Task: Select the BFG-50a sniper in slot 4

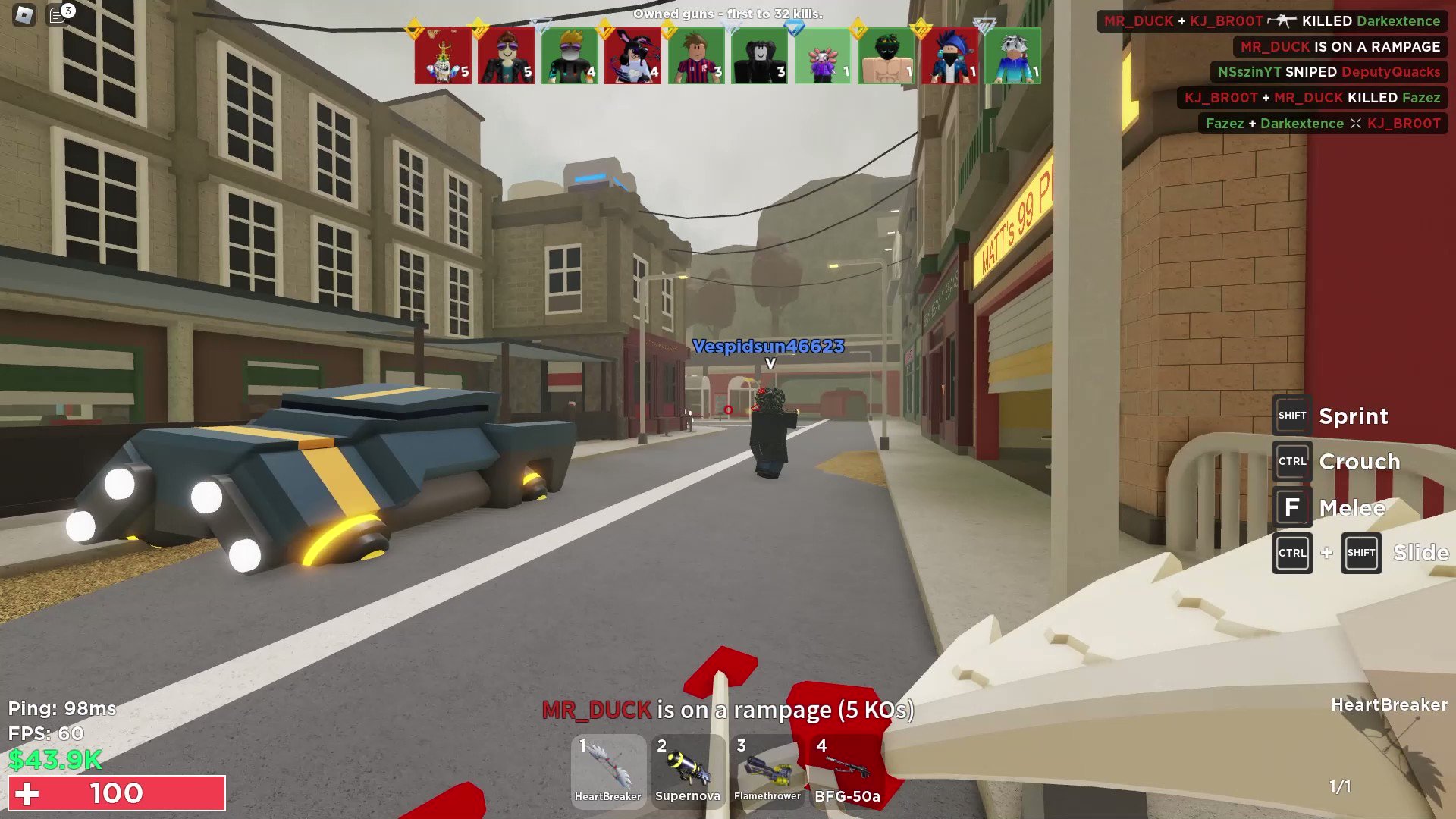Action: tap(846, 770)
